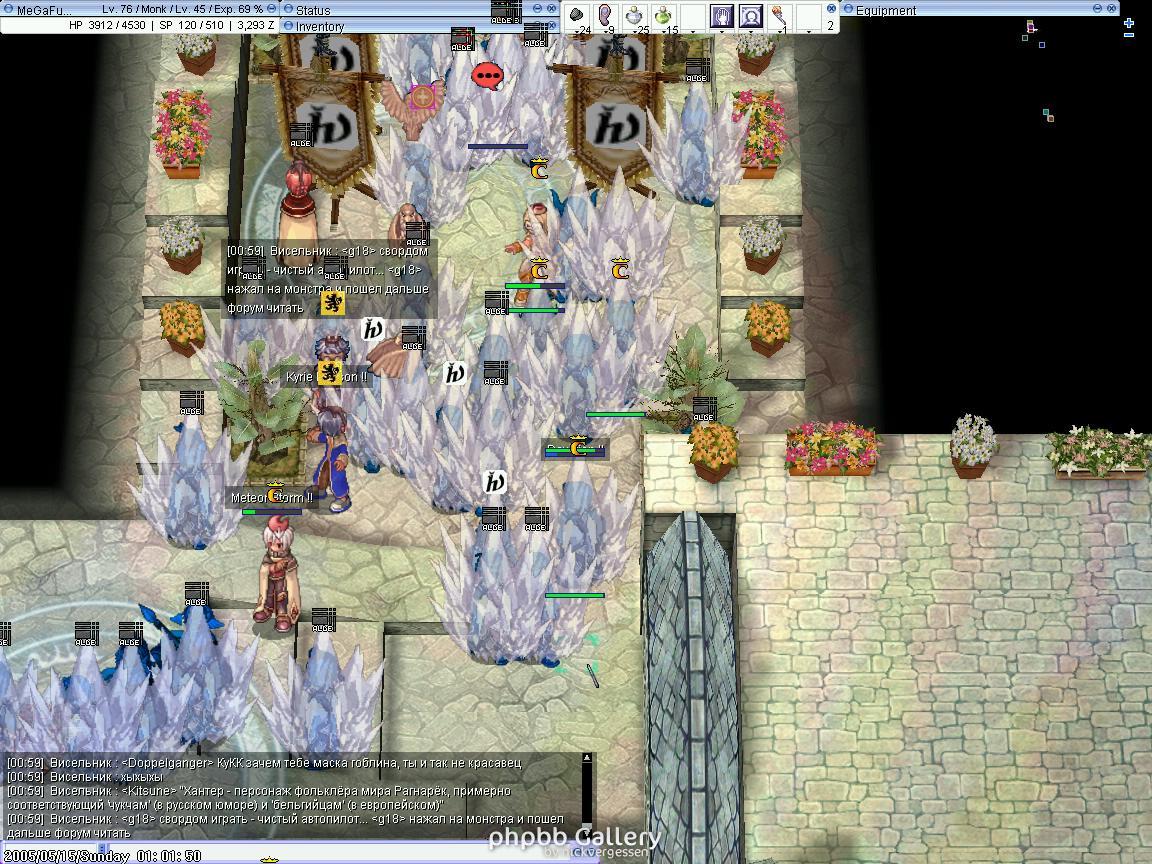Use the dark stone hotkey item
Image resolution: width=1152 pixels, height=864 pixels.
coord(577,15)
